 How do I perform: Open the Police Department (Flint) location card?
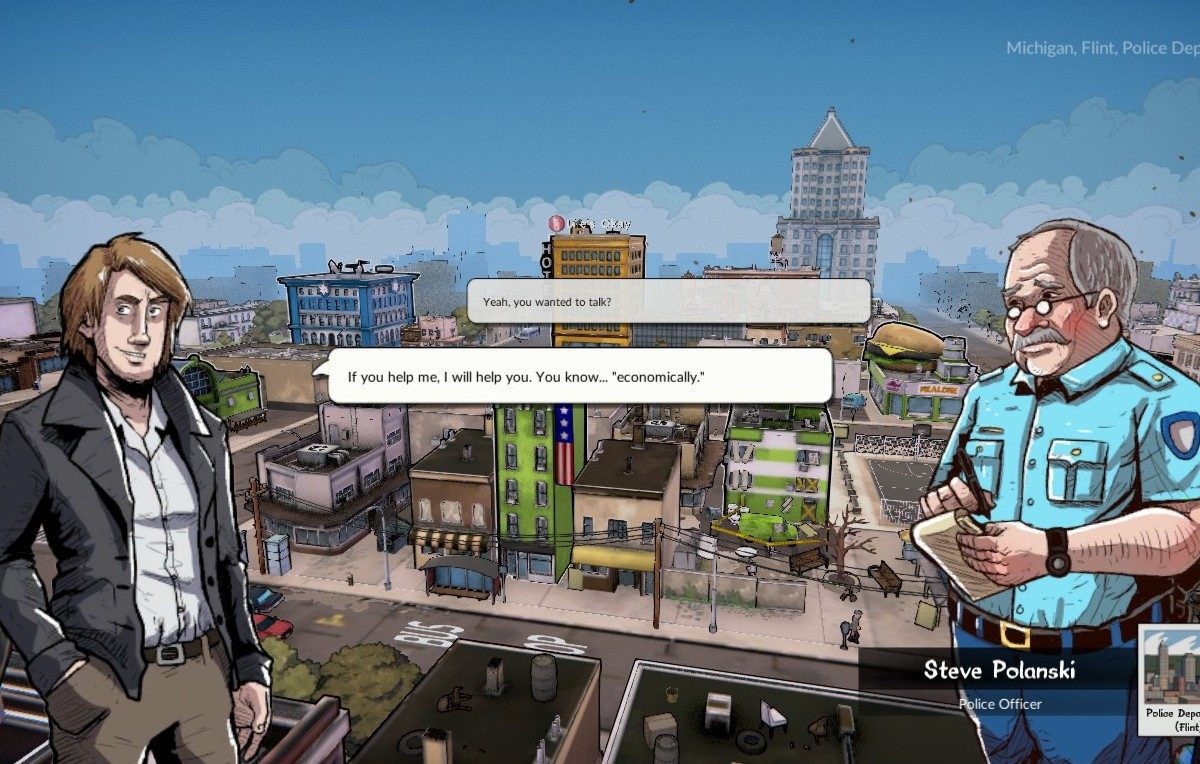1172,681
